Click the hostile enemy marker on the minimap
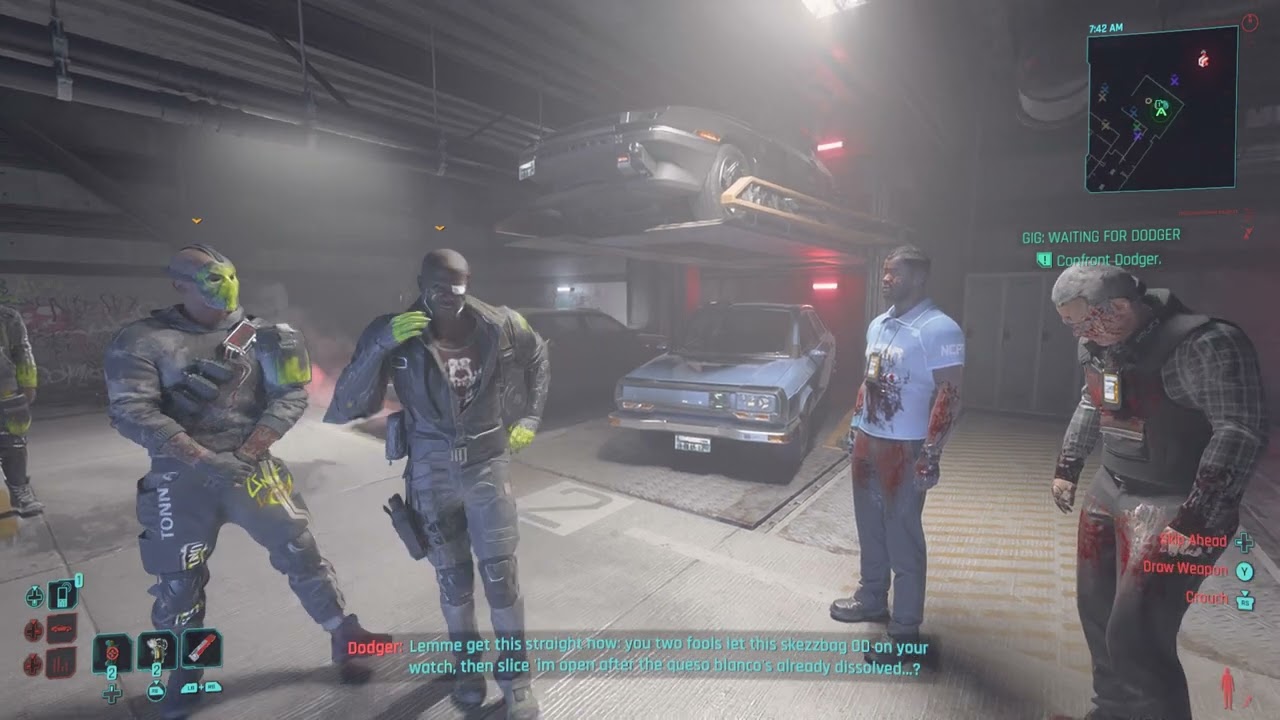The image size is (1280, 720). (x=1202, y=60)
